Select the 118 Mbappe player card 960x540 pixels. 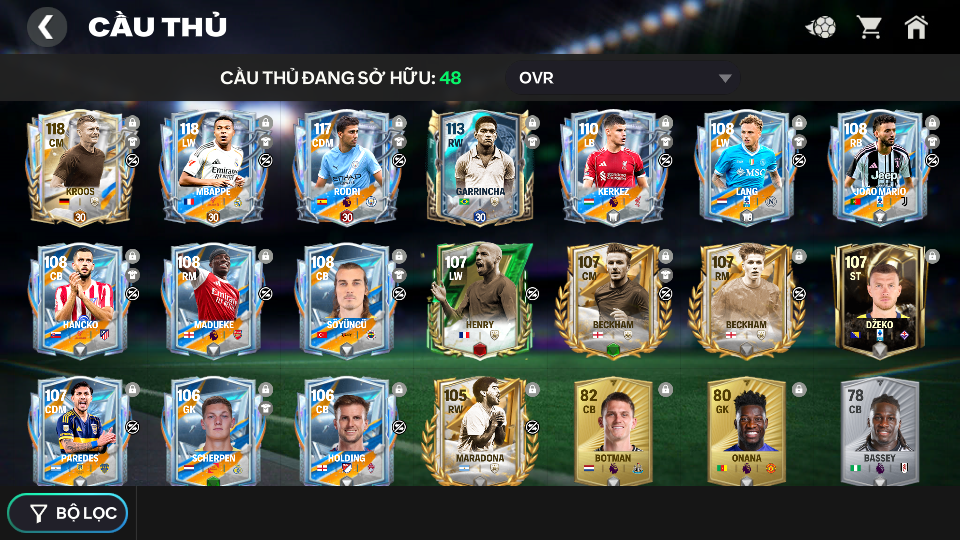click(x=211, y=167)
